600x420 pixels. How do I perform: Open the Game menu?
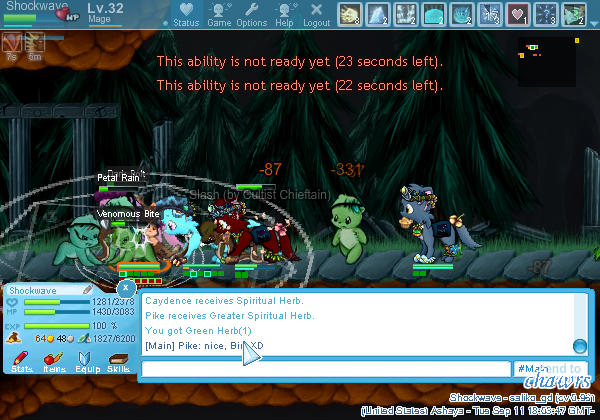(x=219, y=13)
